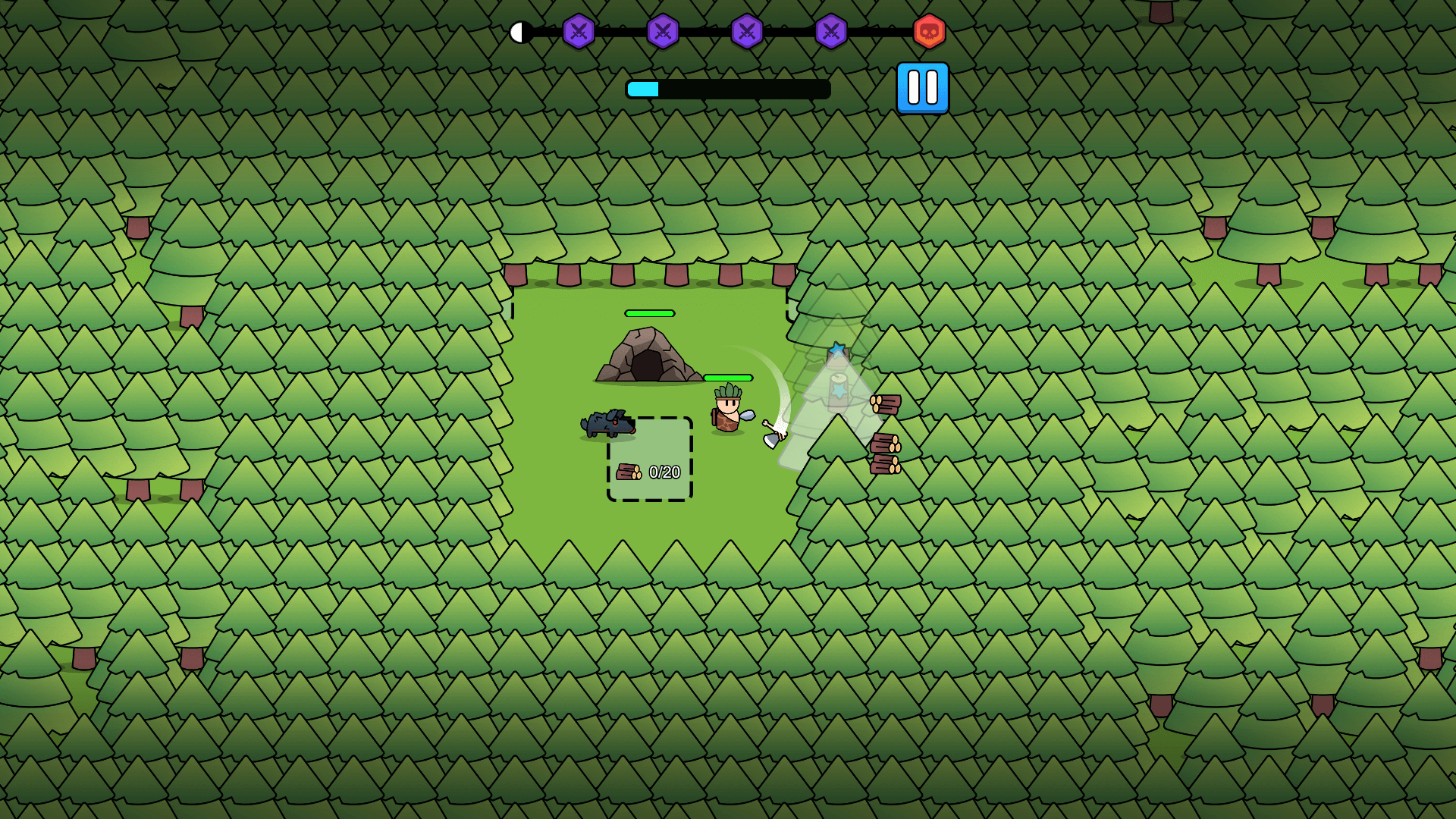
Task: Click the 0/20 wood counter label
Action: [x=664, y=470]
